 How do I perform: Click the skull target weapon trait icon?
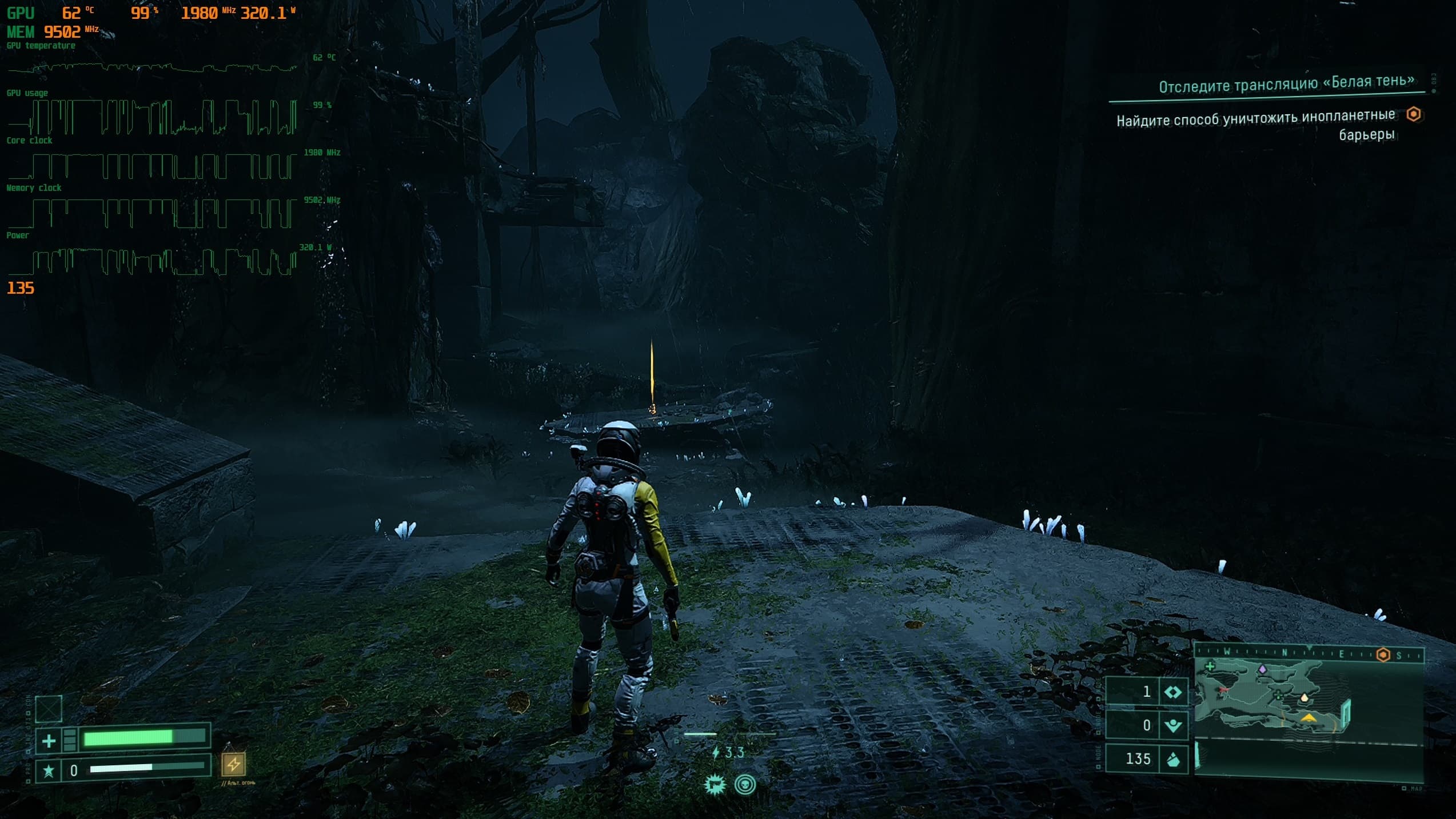745,785
